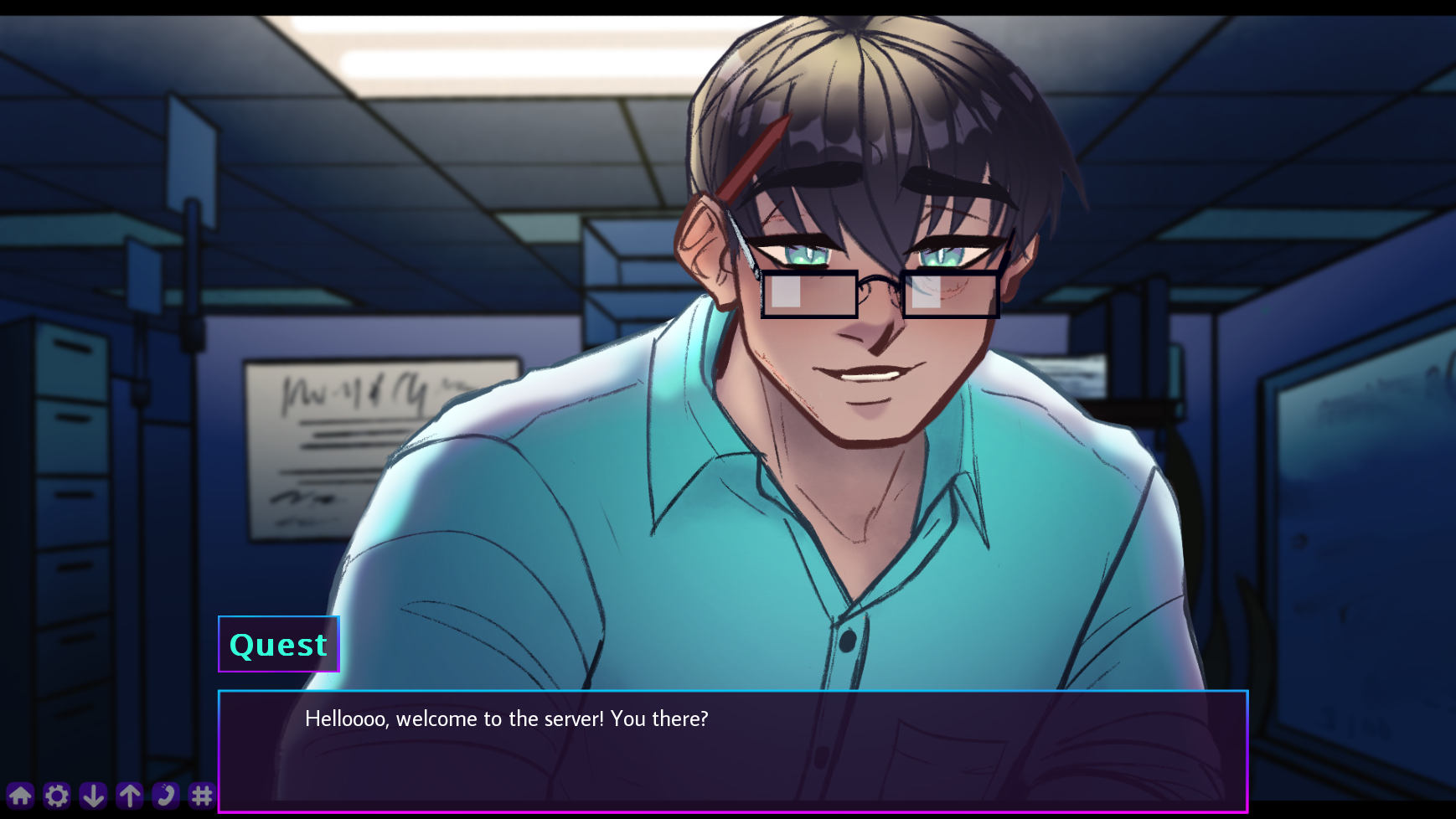Click the Quest nameplate
The image size is (1456, 819).
[x=278, y=644]
